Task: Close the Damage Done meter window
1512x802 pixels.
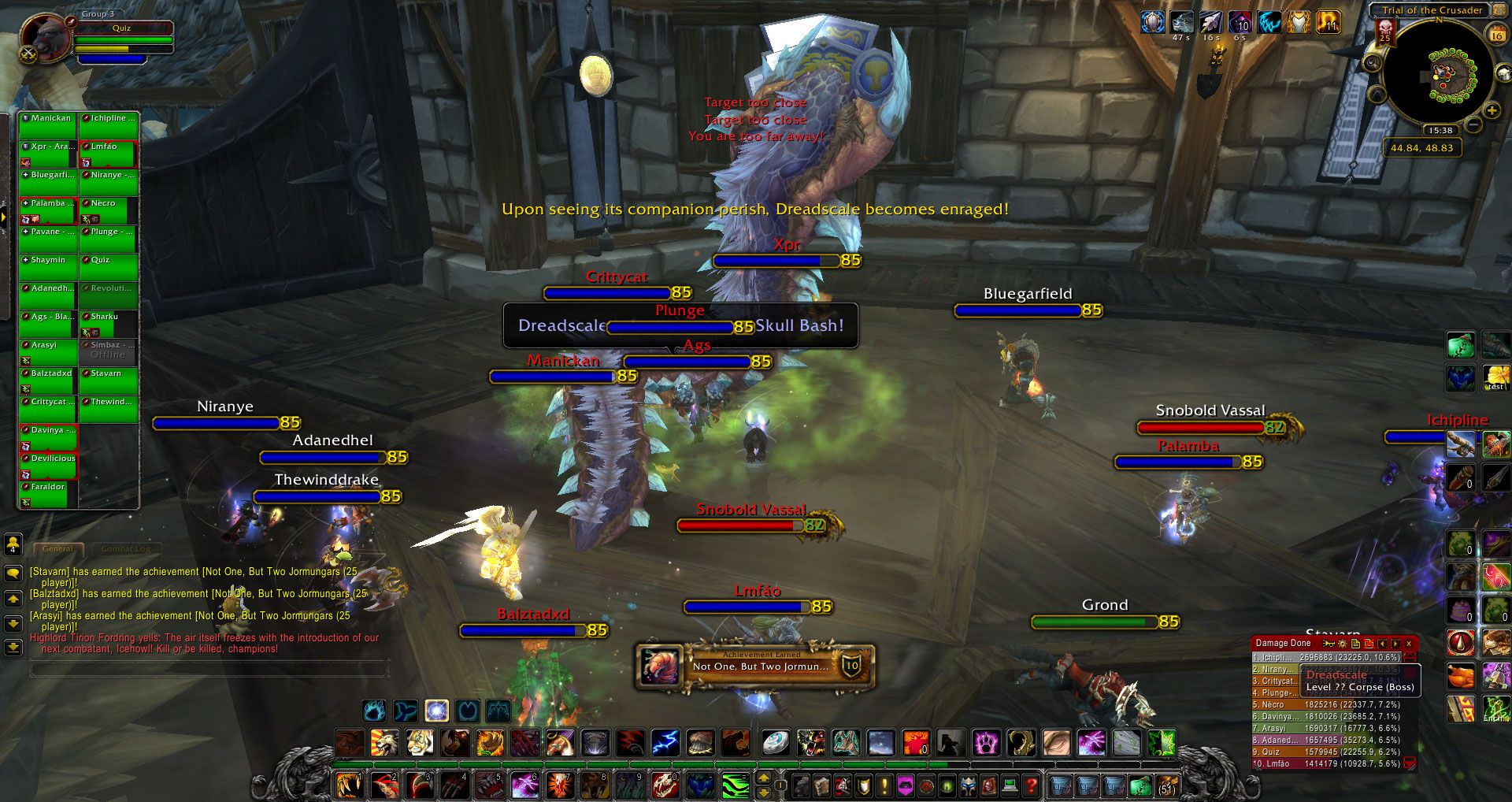Action: point(1409,644)
